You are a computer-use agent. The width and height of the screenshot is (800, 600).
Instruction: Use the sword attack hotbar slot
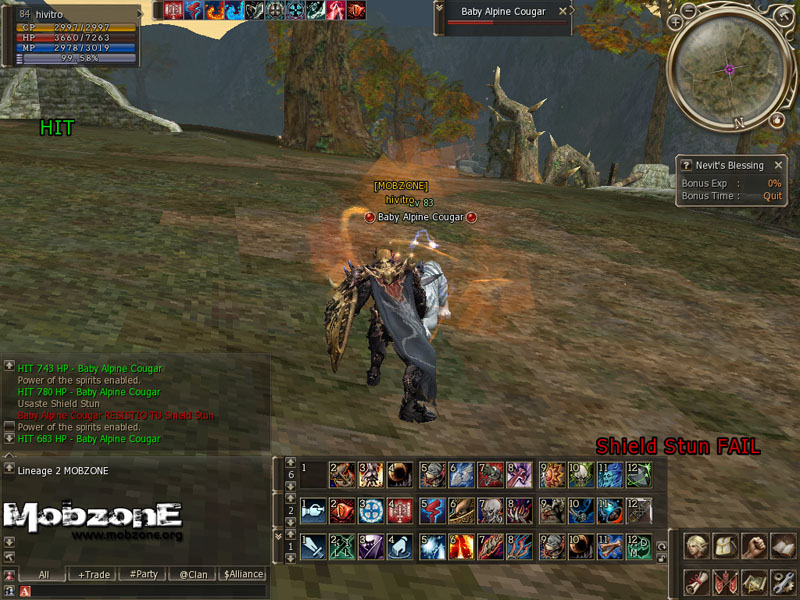312,546
